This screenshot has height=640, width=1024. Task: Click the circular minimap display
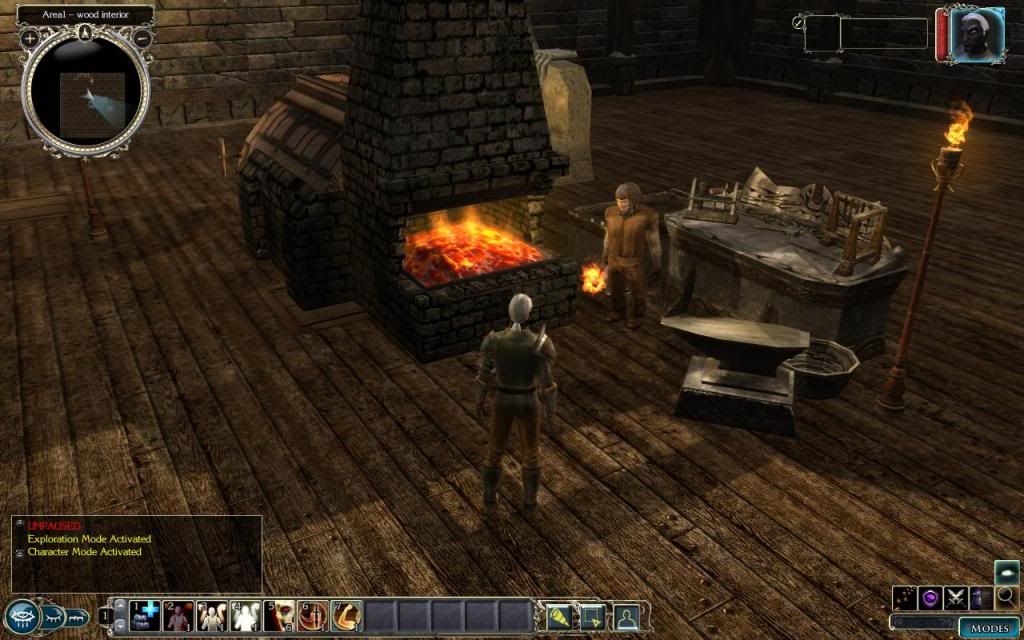point(87,95)
